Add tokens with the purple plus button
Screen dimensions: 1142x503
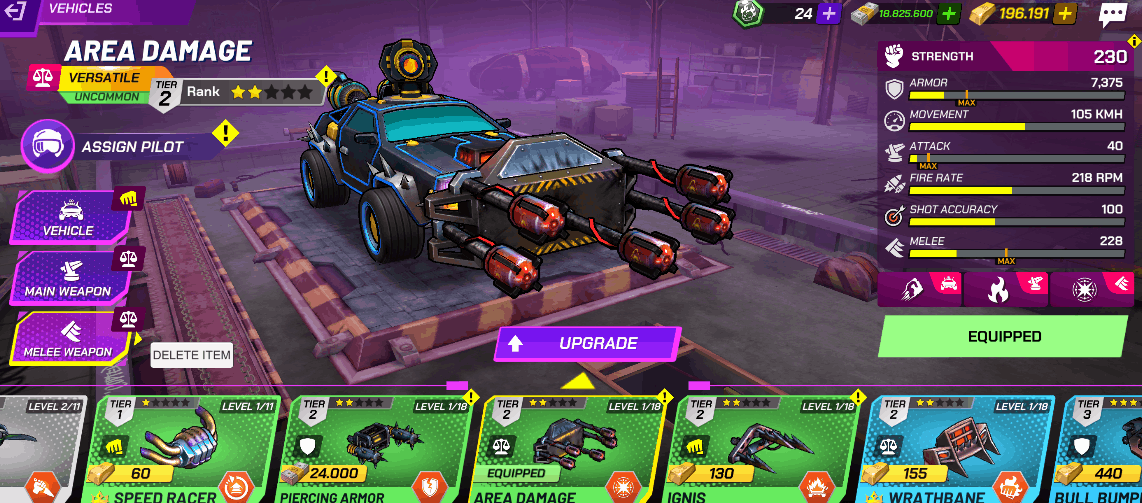(x=828, y=14)
